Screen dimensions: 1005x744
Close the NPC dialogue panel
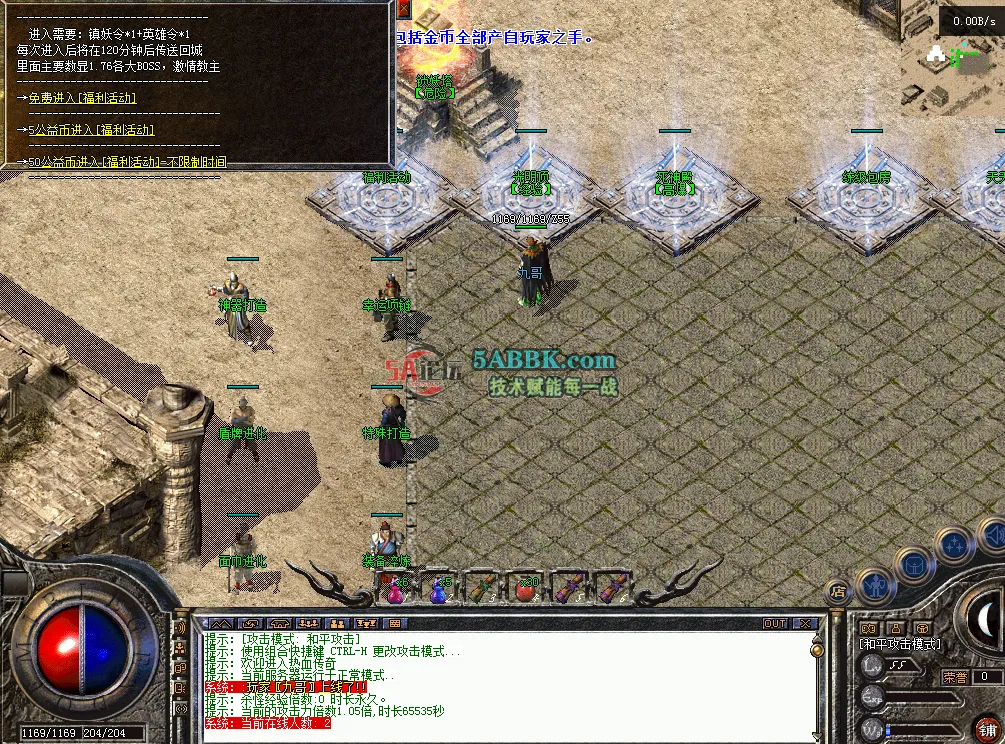click(x=403, y=9)
